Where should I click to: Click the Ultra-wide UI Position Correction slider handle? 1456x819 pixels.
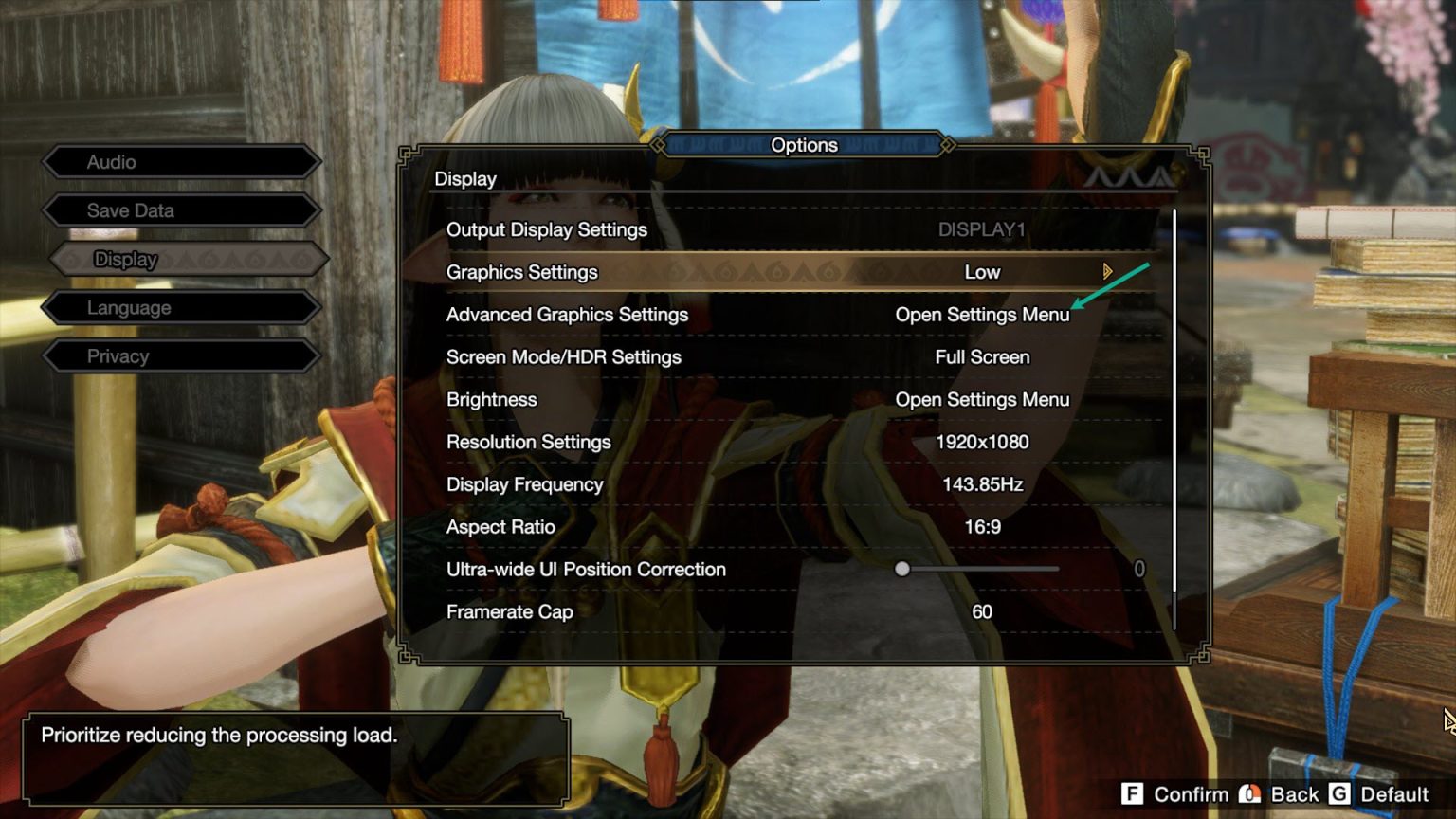[x=902, y=569]
